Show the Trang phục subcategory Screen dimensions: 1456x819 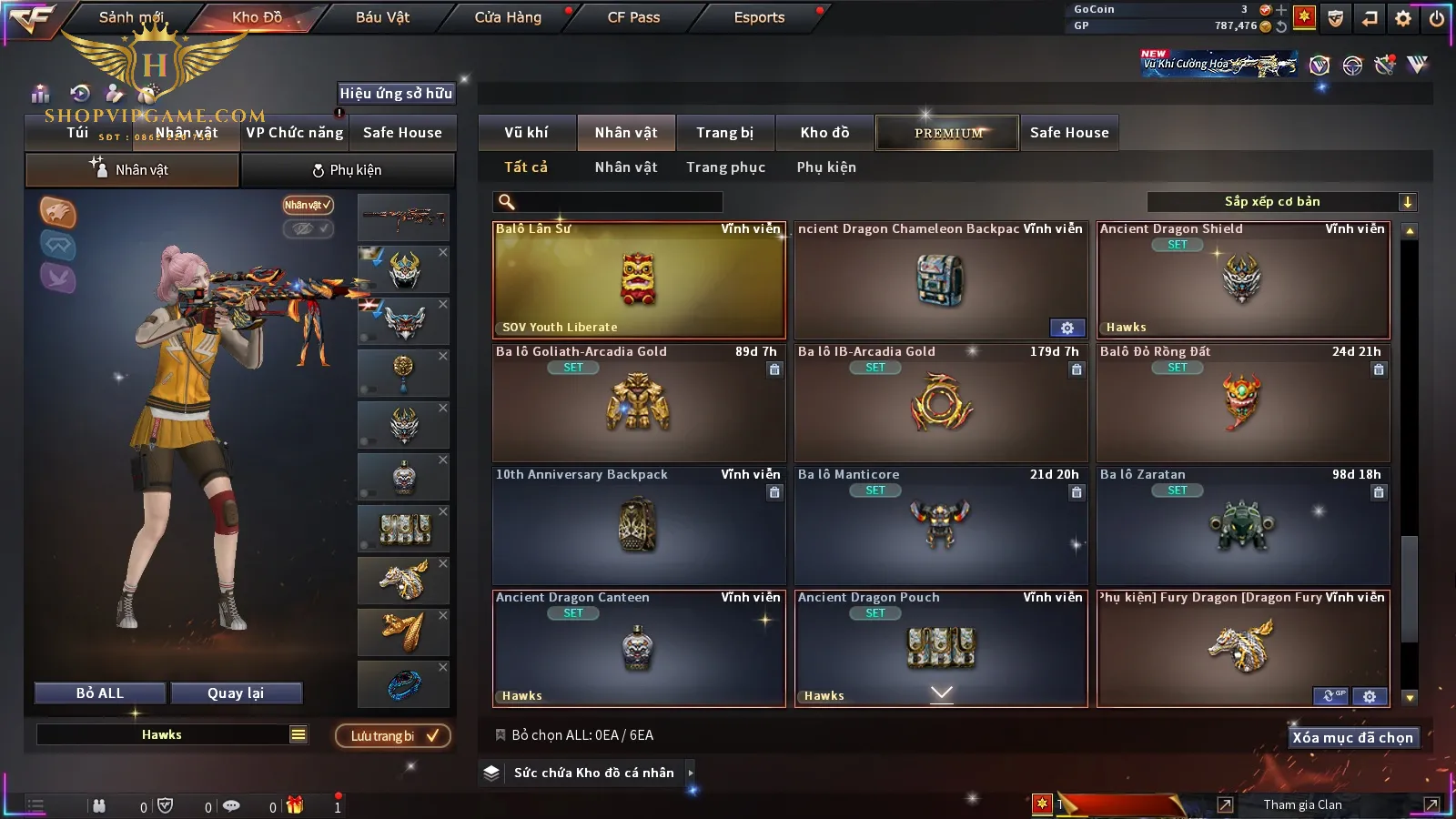click(725, 167)
